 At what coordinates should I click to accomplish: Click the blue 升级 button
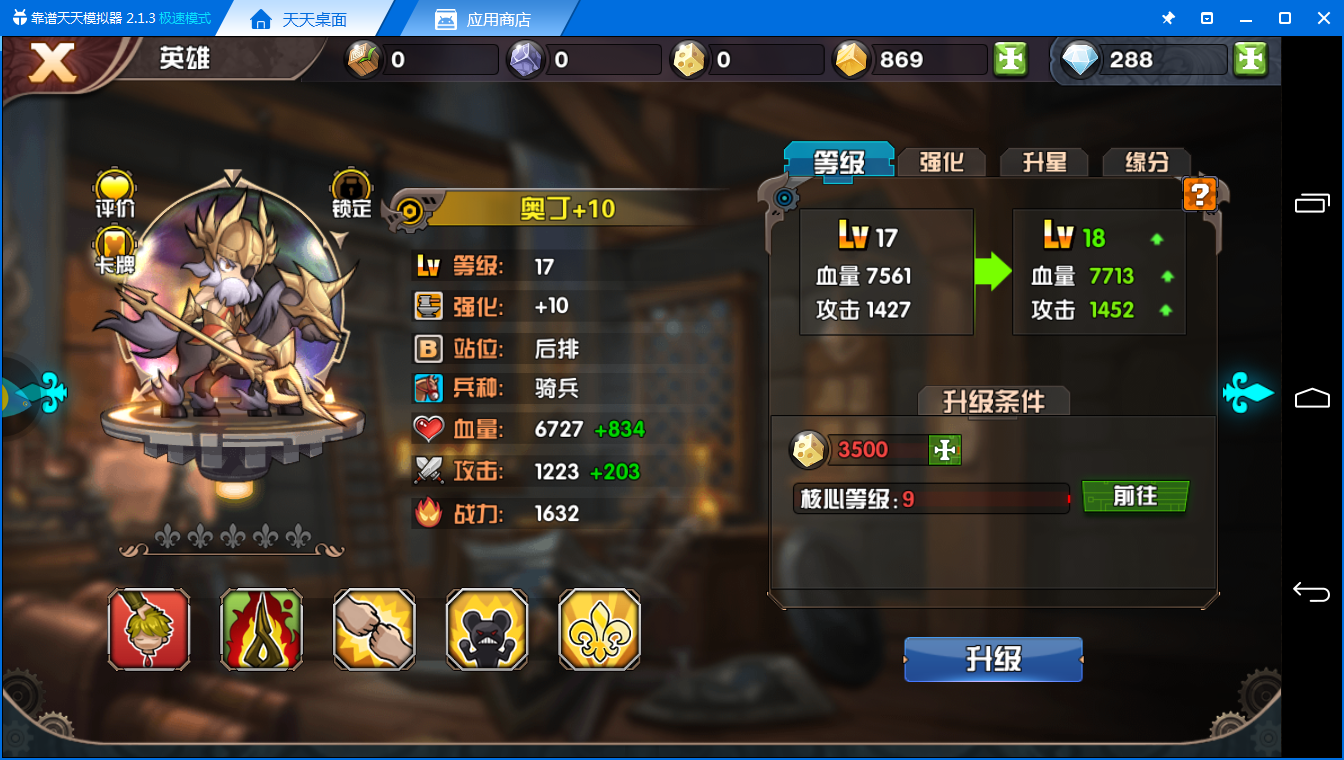993,660
